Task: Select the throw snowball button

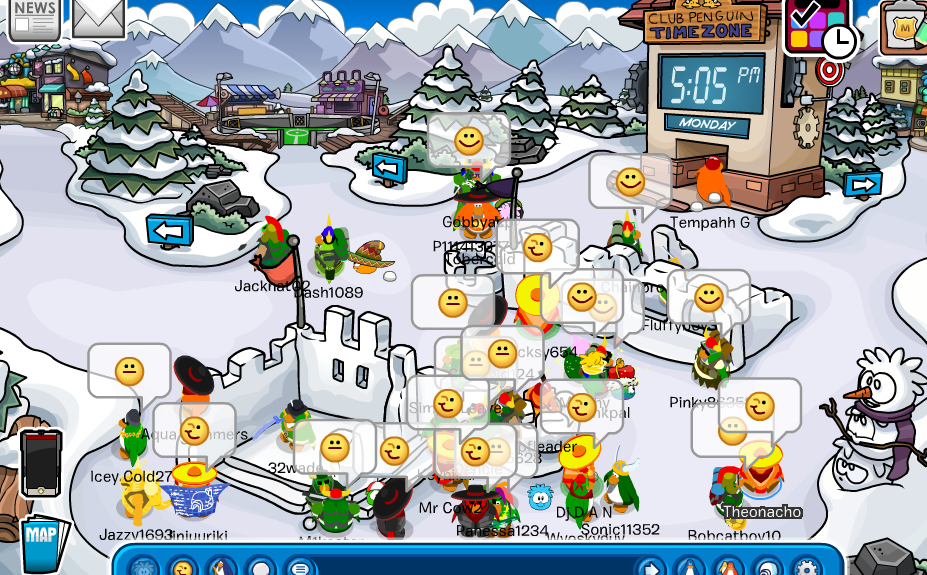Action: pyautogui.click(x=259, y=567)
